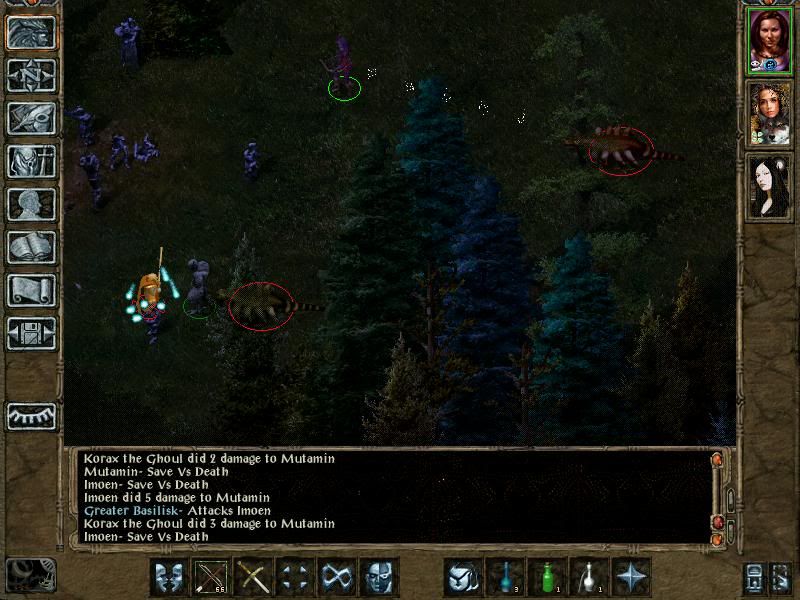The height and width of the screenshot is (600, 800).
Task: Open the journal with the quill button
Action: click(x=31, y=119)
